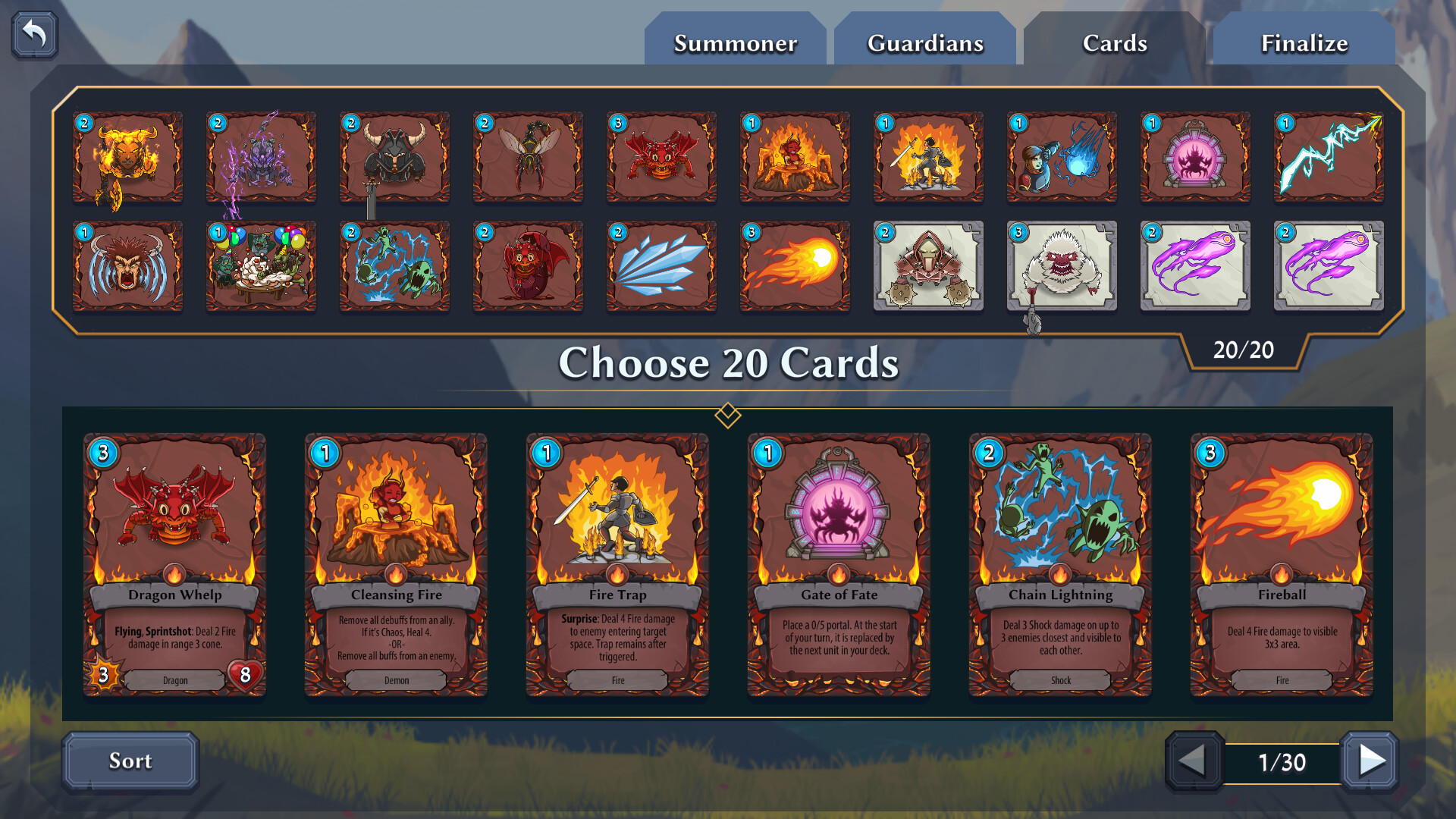The width and height of the screenshot is (1456, 819).
Task: Select the ice shards deck icon
Action: pyautogui.click(x=661, y=267)
